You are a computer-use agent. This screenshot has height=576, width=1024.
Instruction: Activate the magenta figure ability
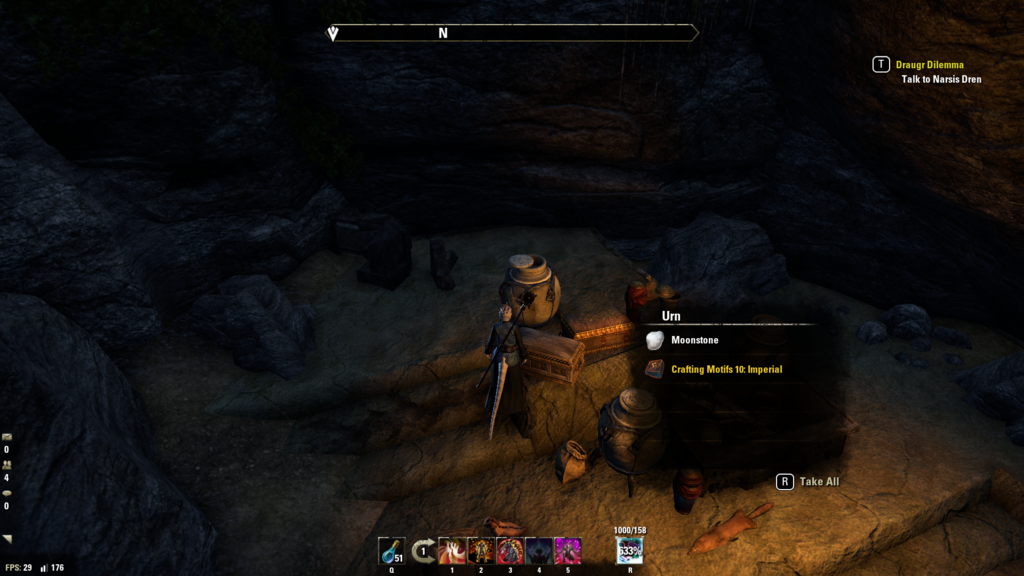tap(568, 551)
